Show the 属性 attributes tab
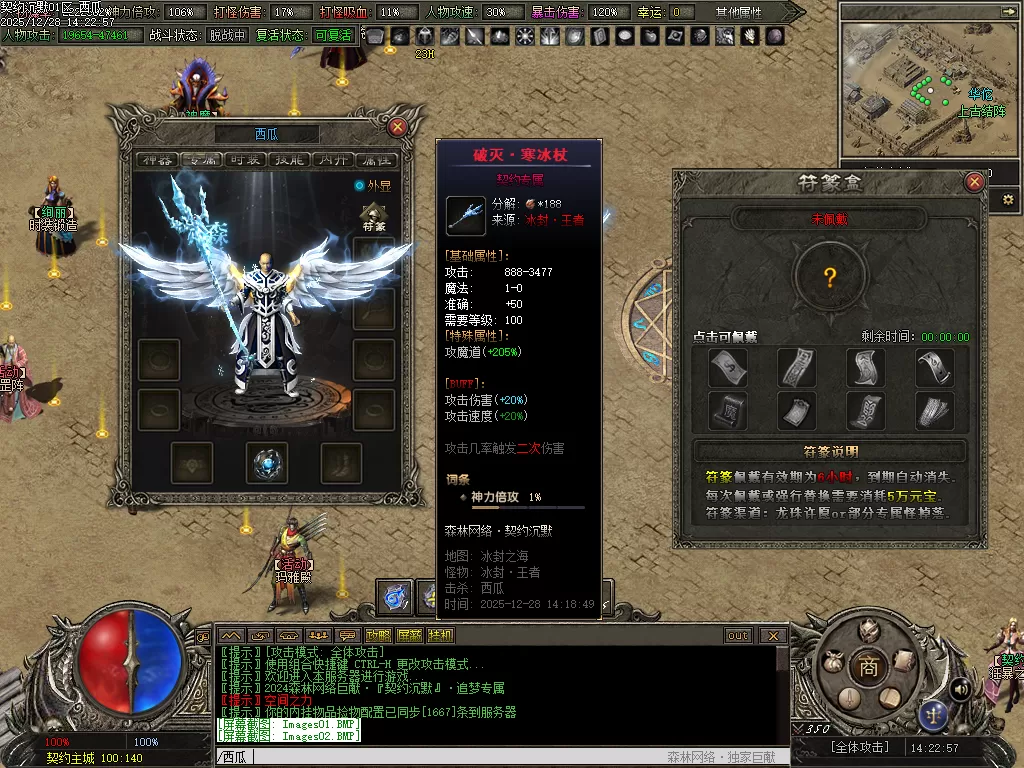 (x=375, y=160)
